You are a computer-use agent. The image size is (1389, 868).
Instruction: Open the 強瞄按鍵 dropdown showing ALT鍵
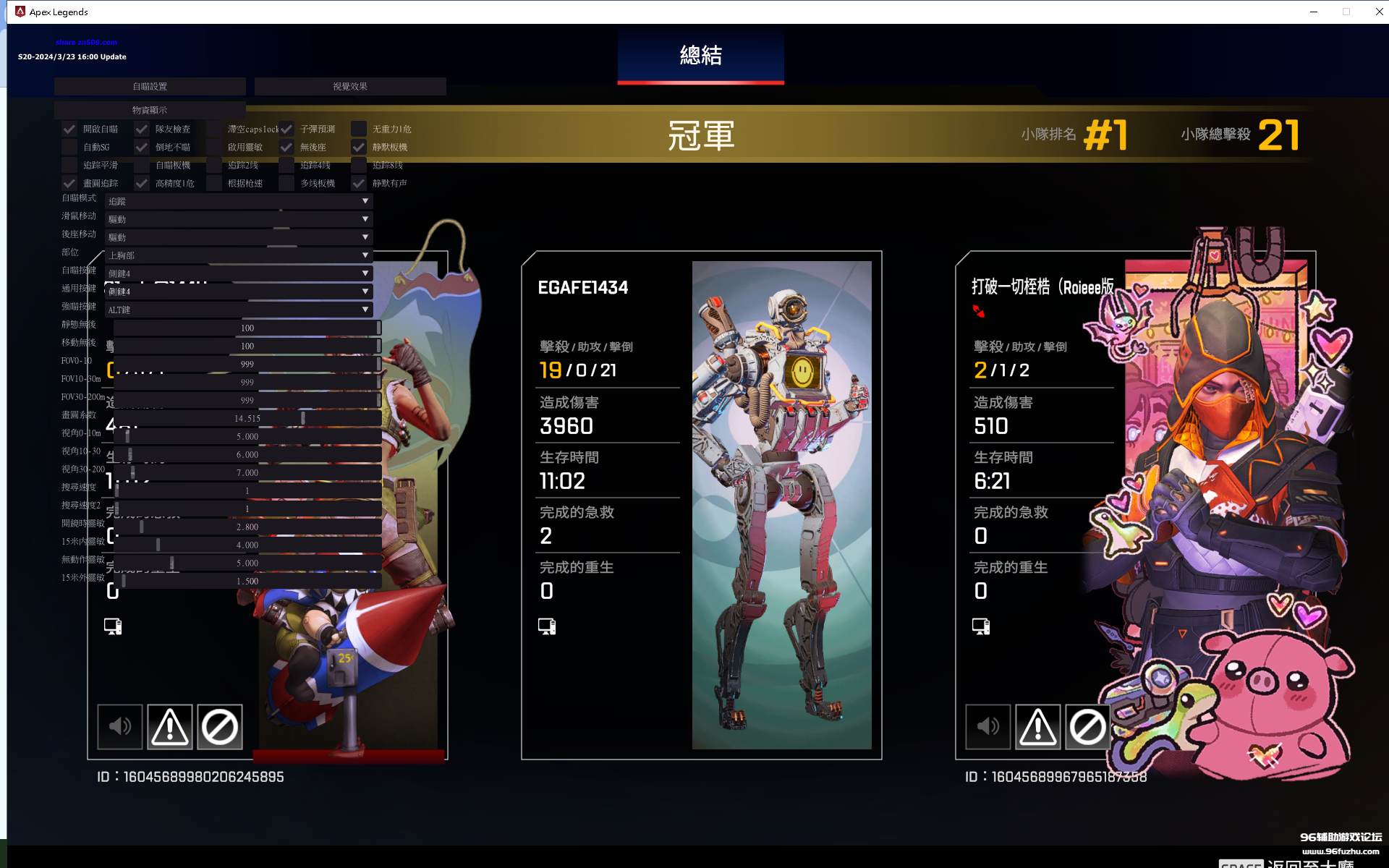click(x=239, y=309)
